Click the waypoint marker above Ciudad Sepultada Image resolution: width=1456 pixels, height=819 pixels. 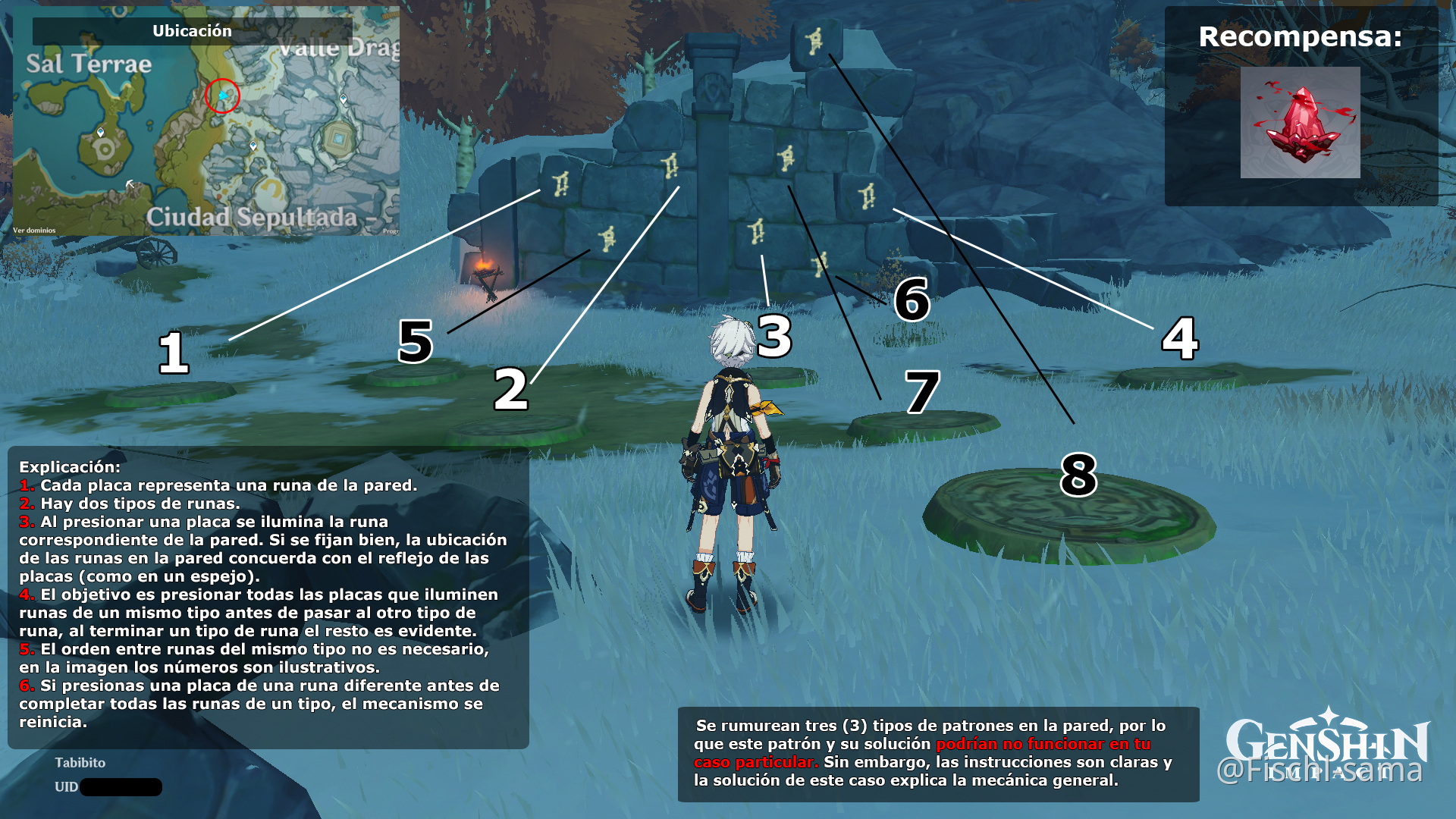(x=253, y=145)
